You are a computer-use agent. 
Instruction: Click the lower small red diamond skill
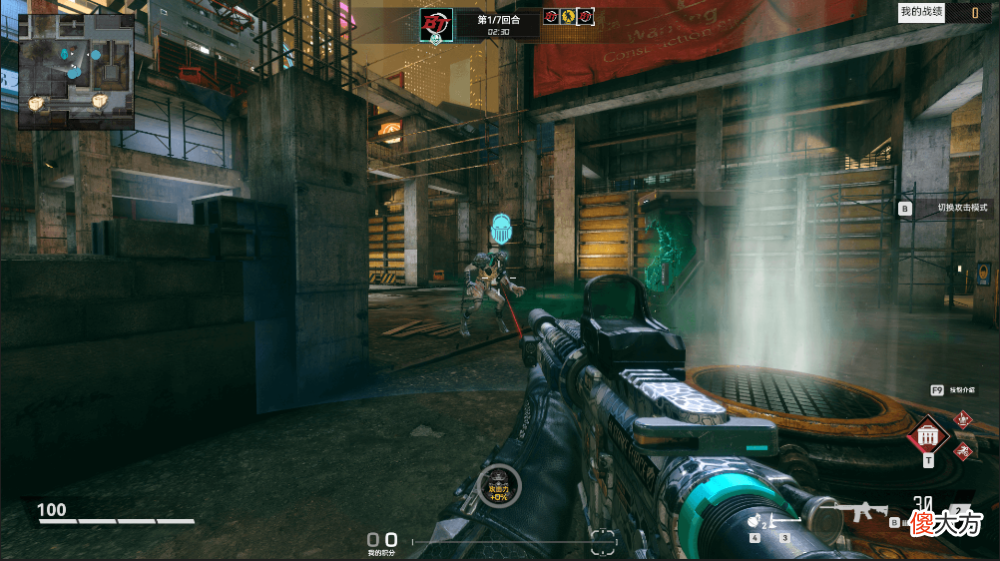(x=963, y=451)
